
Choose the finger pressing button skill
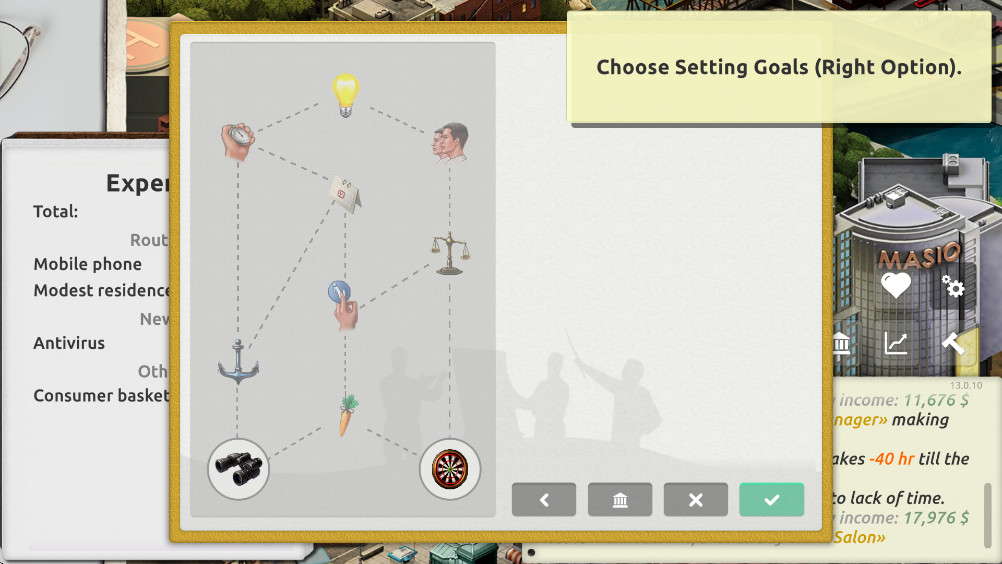coord(342,304)
